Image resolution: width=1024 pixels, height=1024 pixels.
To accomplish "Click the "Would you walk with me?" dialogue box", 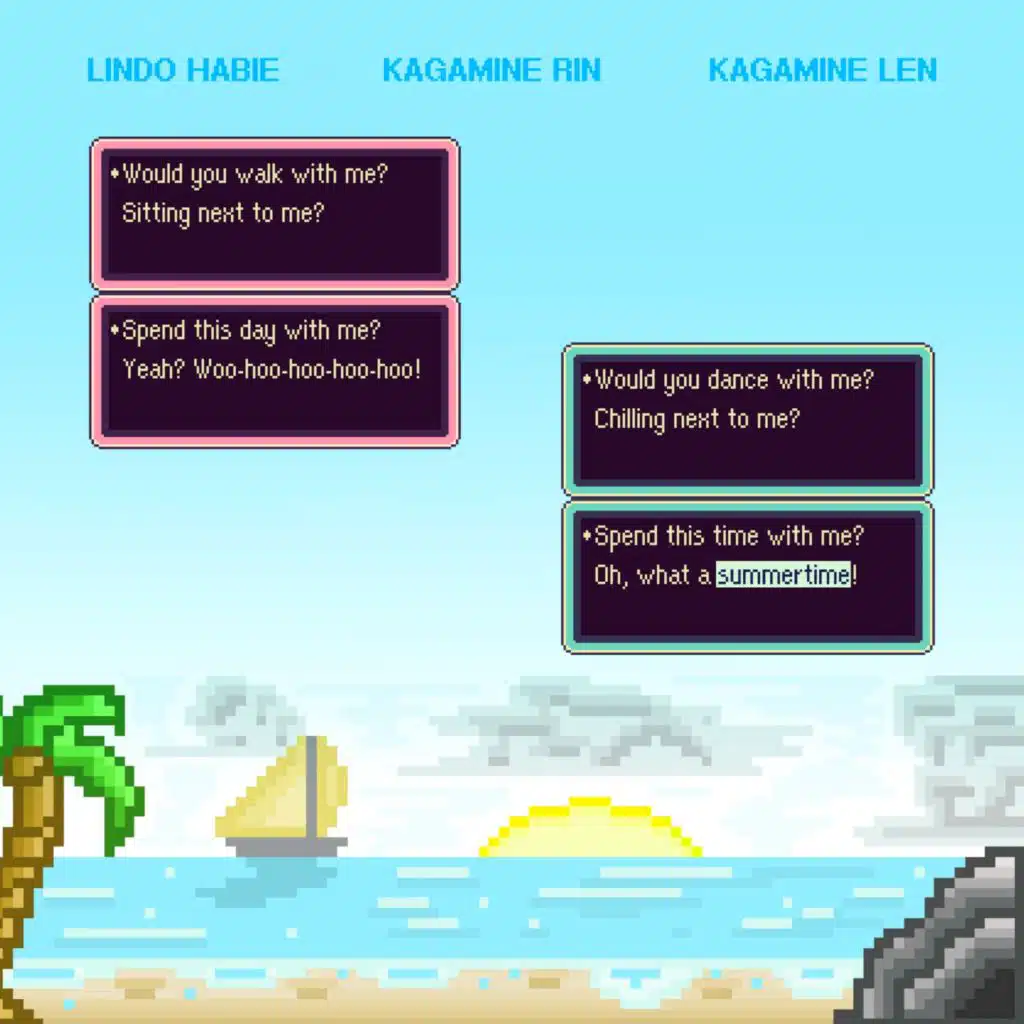I will click(x=275, y=214).
